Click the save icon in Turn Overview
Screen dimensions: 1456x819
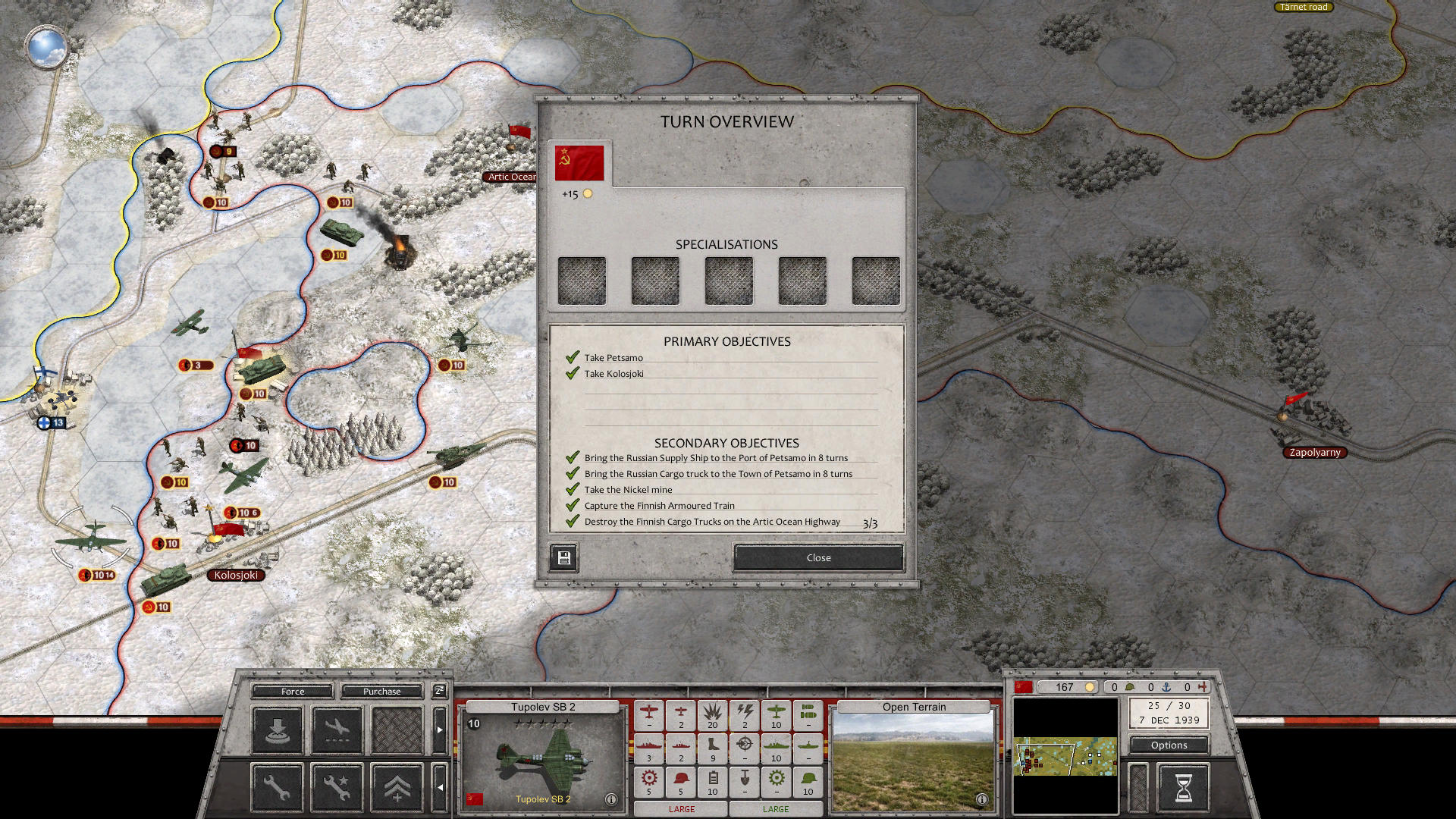562,557
